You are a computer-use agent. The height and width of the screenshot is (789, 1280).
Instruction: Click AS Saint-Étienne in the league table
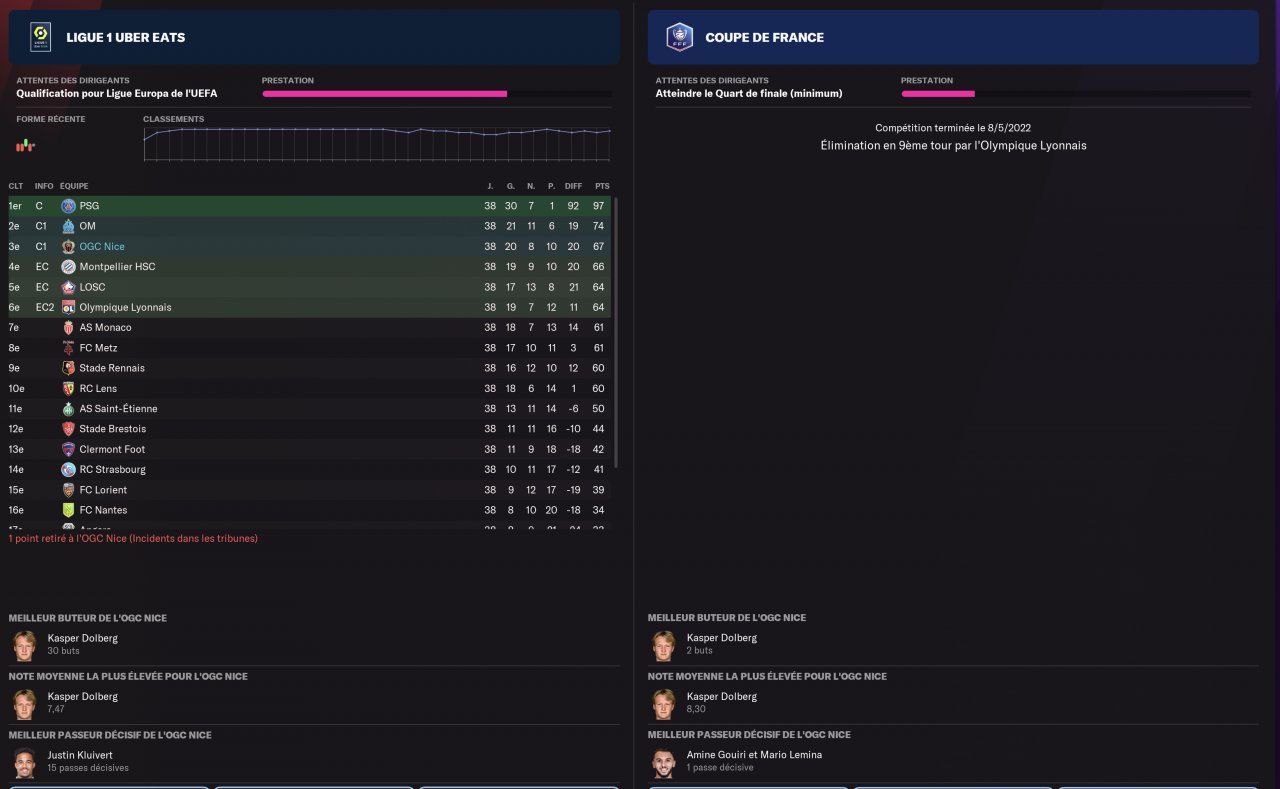coord(118,409)
